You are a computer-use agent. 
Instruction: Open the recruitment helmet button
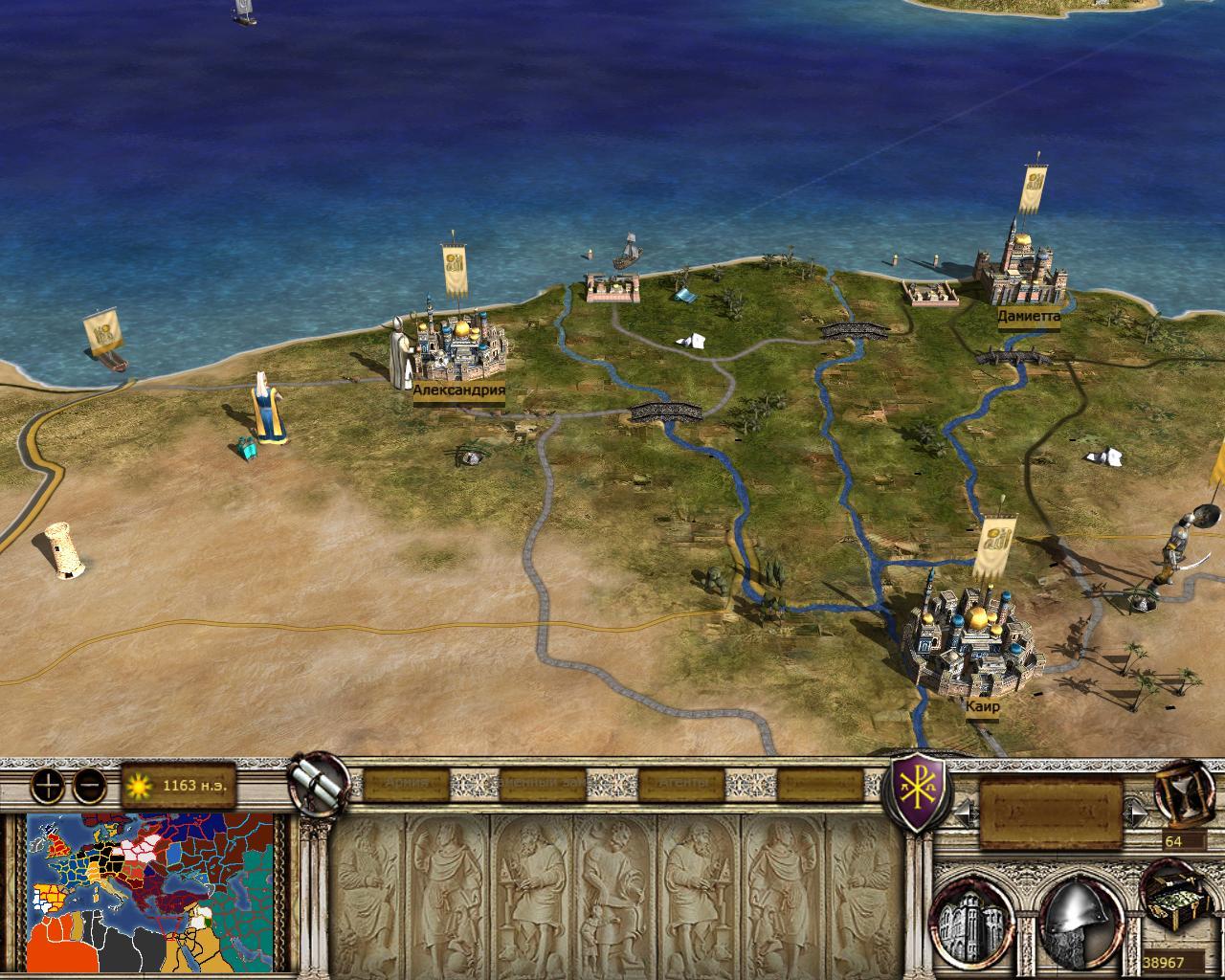pos(1076,919)
